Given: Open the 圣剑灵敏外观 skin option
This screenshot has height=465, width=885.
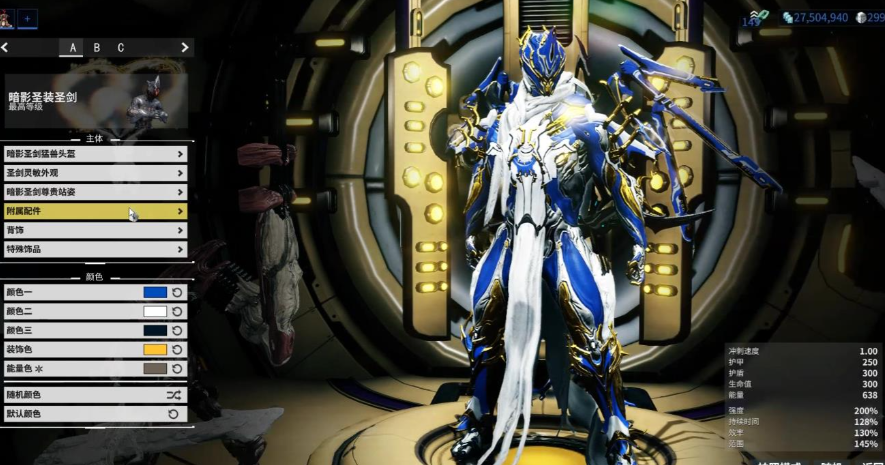Looking at the screenshot, I should [x=95, y=173].
